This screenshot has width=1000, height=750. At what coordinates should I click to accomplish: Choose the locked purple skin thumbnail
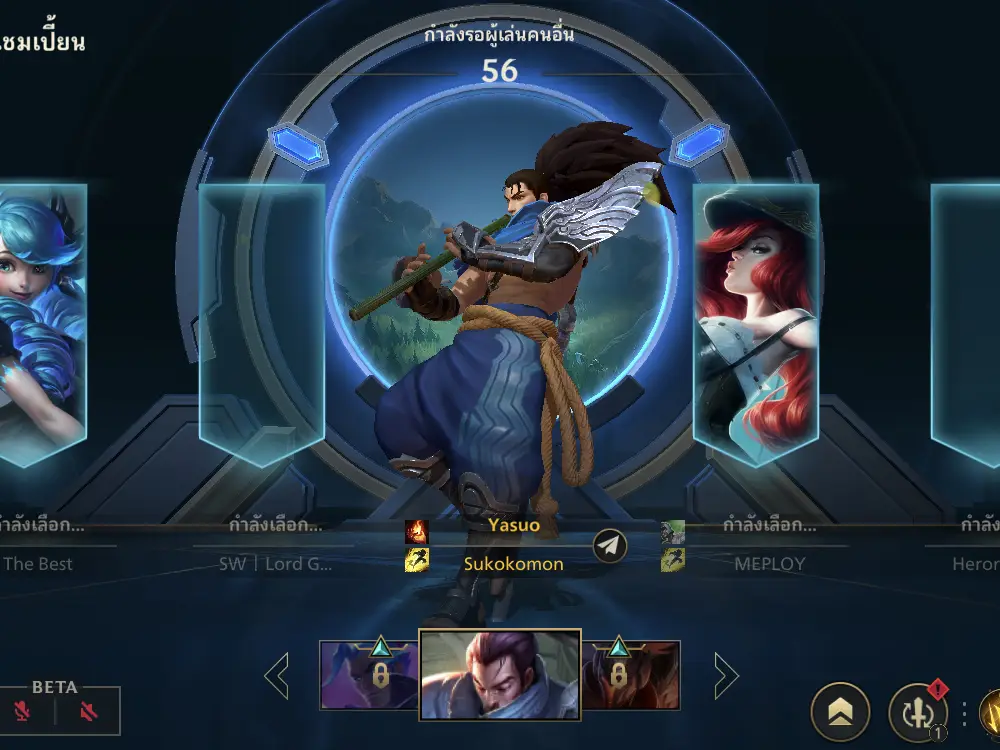point(368,675)
